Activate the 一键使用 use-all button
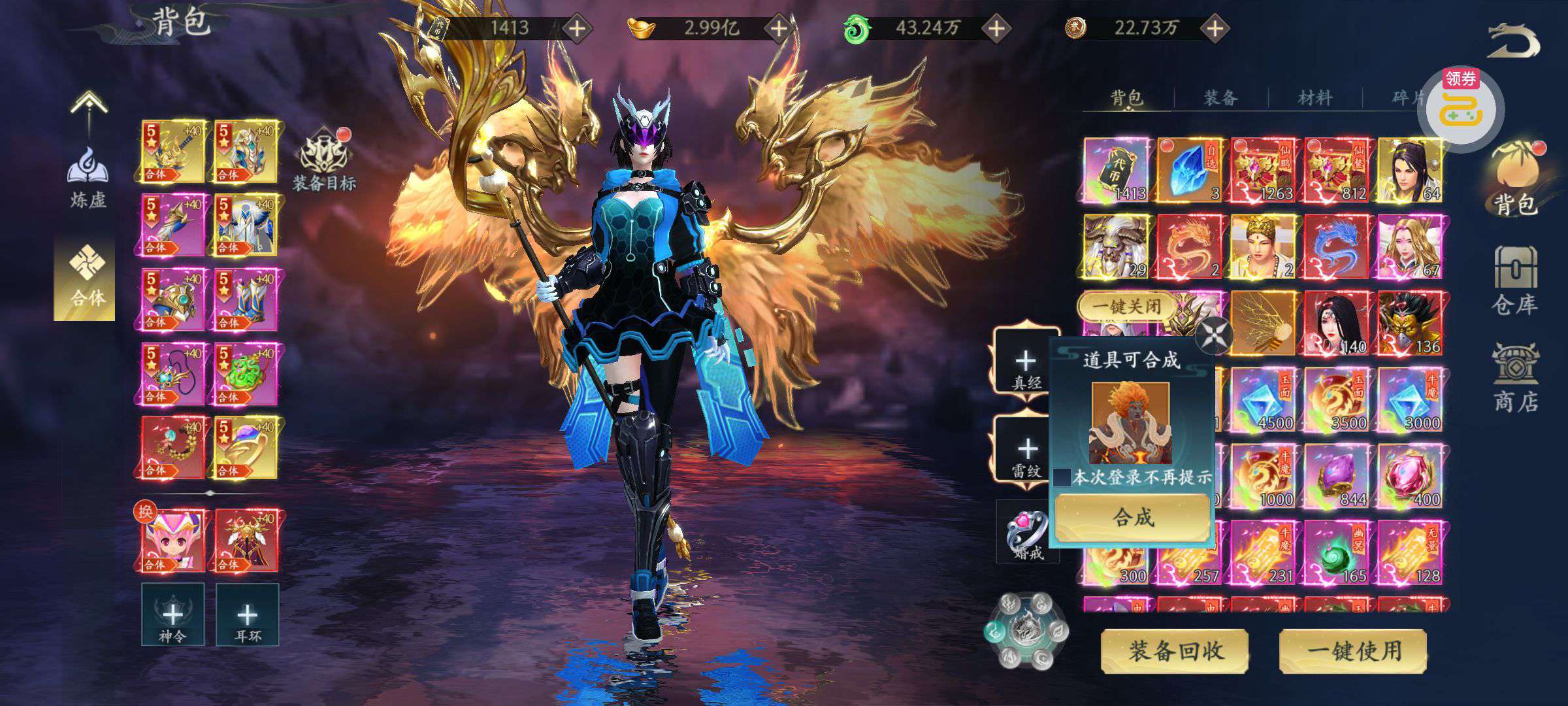1568x706 pixels. (1353, 651)
